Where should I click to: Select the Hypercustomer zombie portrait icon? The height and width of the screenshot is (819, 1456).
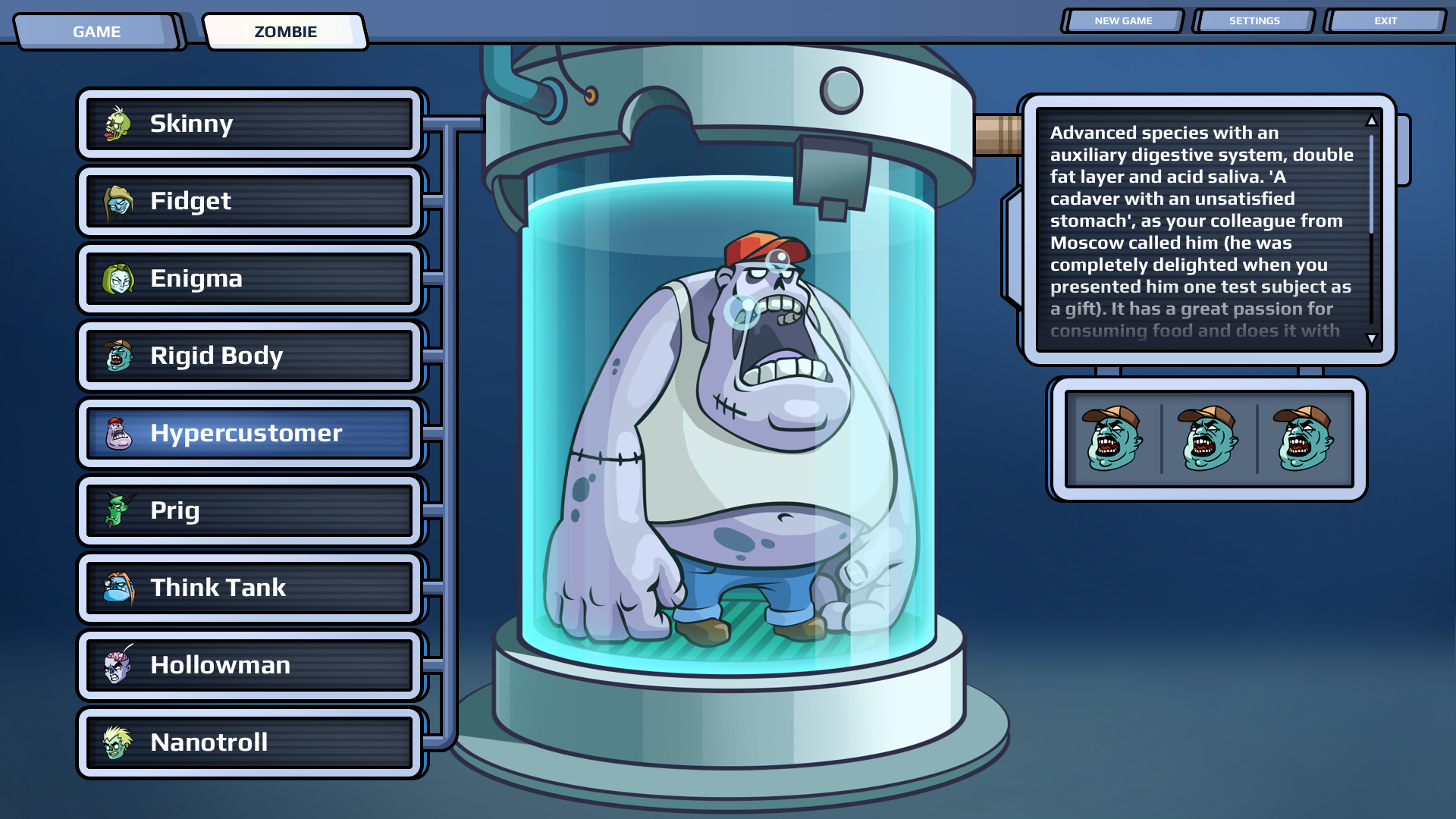[117, 432]
